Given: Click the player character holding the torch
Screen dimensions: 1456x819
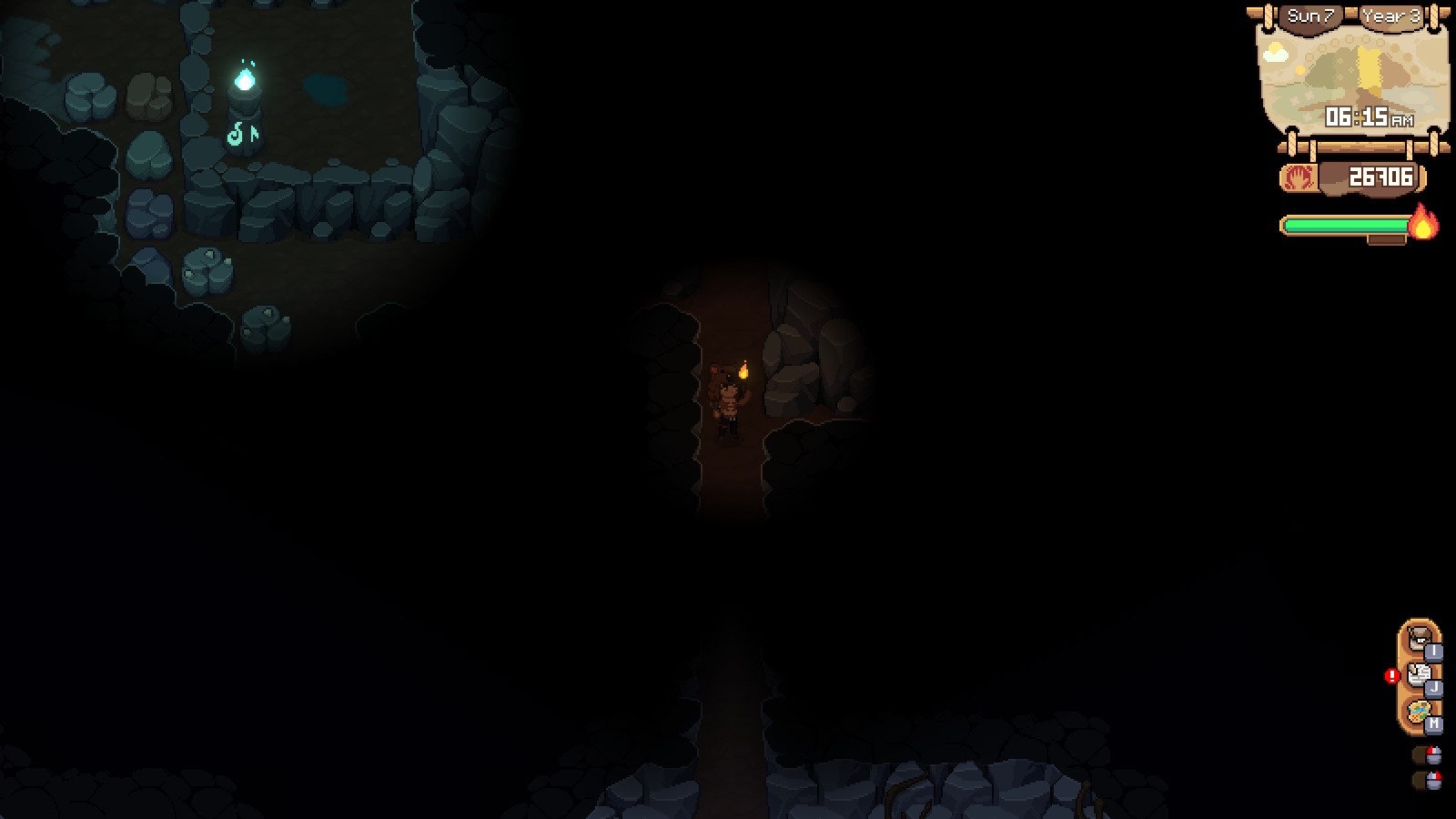Looking at the screenshot, I should coord(728,400).
